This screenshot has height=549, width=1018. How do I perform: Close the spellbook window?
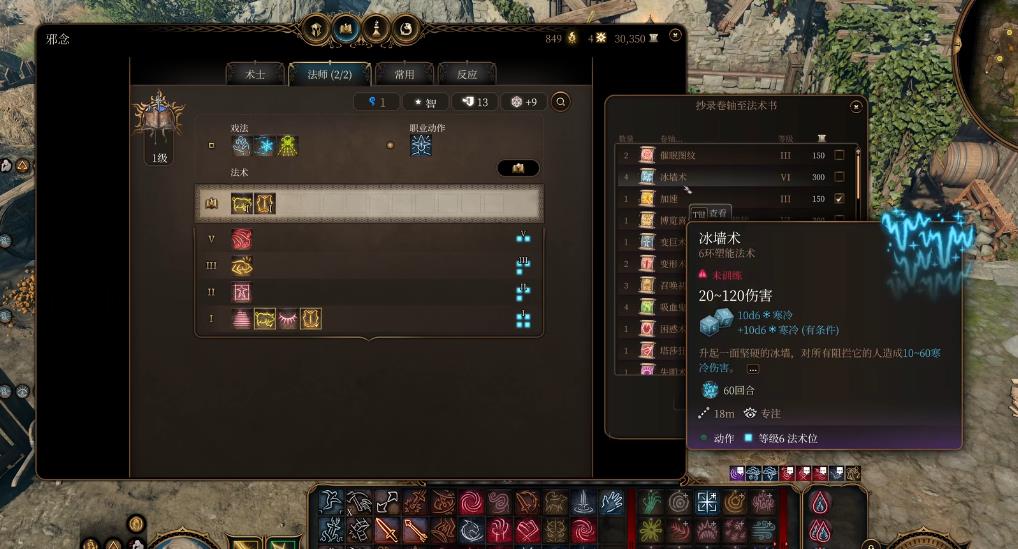point(676,35)
